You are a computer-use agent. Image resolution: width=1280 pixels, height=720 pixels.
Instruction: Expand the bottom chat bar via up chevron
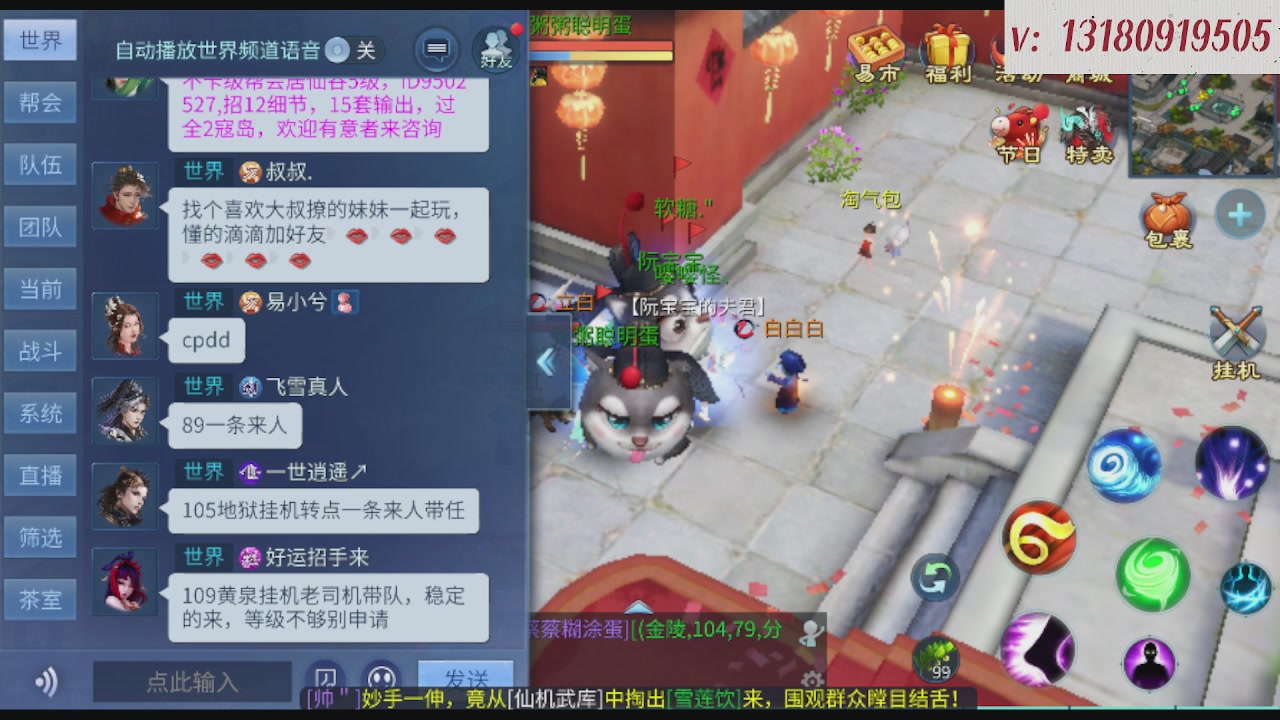[639, 605]
